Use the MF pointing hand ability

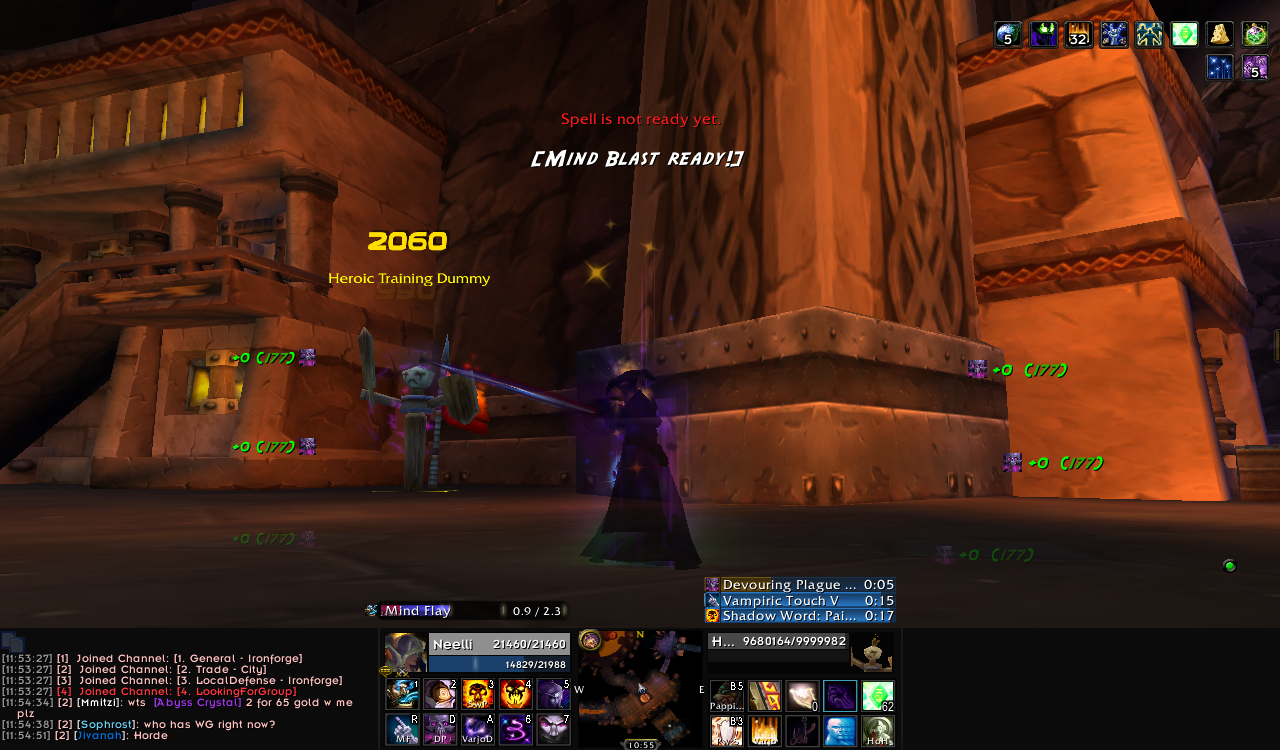point(402,729)
